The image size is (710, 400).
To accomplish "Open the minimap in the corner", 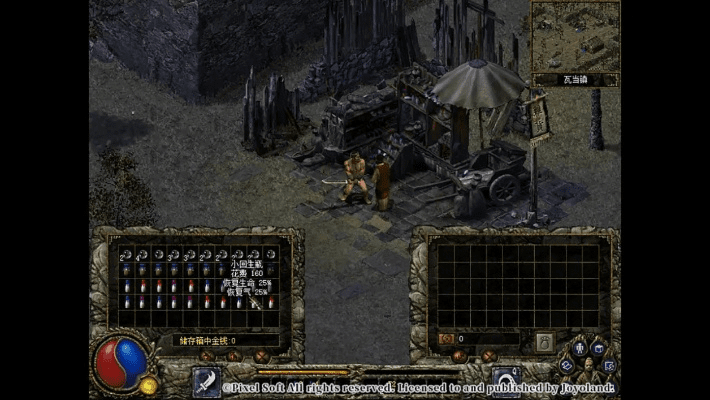I will click(x=574, y=37).
